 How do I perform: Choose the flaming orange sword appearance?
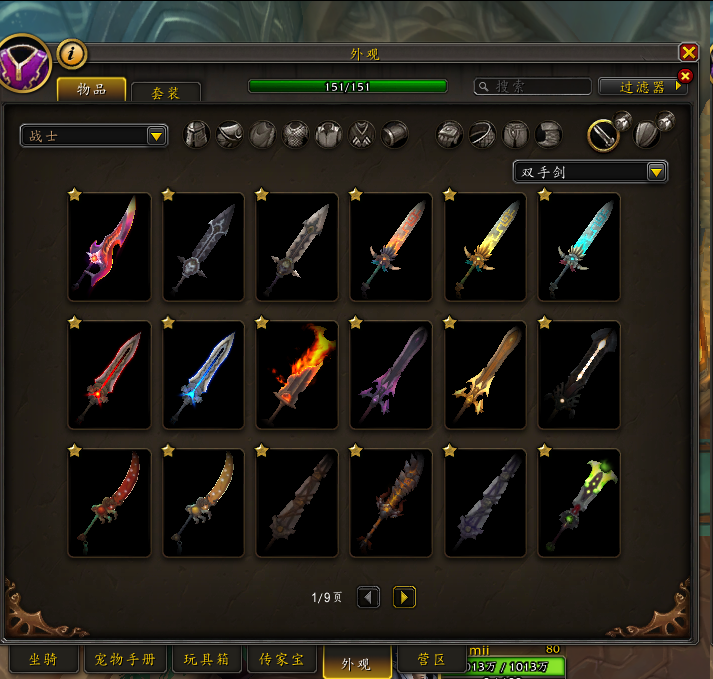[x=297, y=374]
